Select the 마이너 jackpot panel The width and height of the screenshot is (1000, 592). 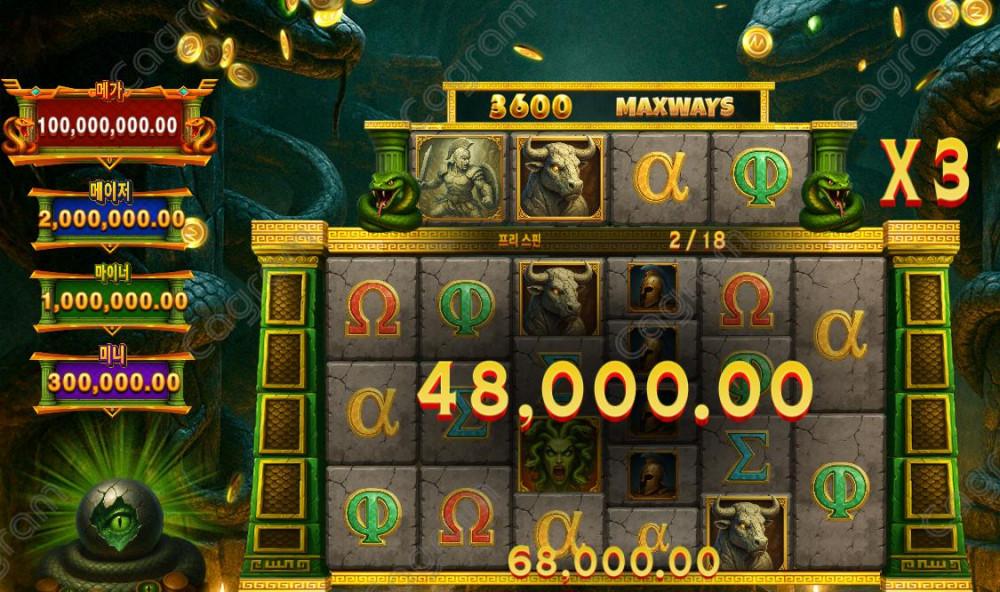point(112,300)
